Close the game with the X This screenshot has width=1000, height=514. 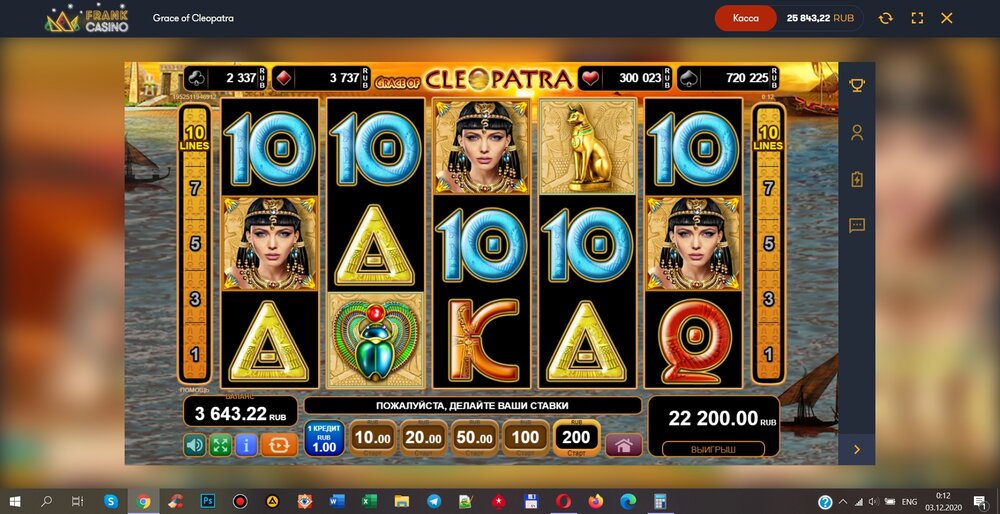coord(947,18)
